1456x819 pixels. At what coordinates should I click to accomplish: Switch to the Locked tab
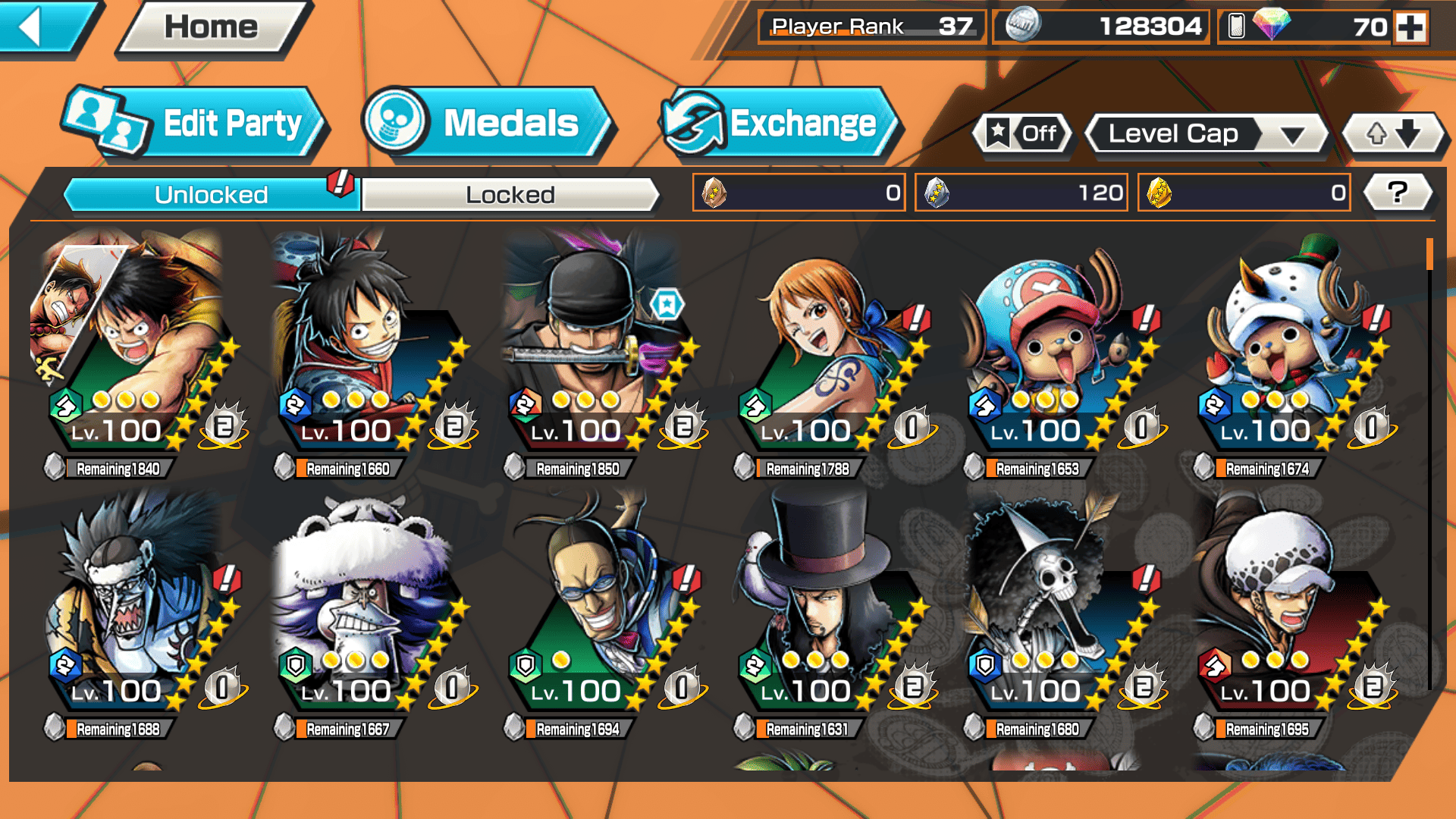point(510,195)
